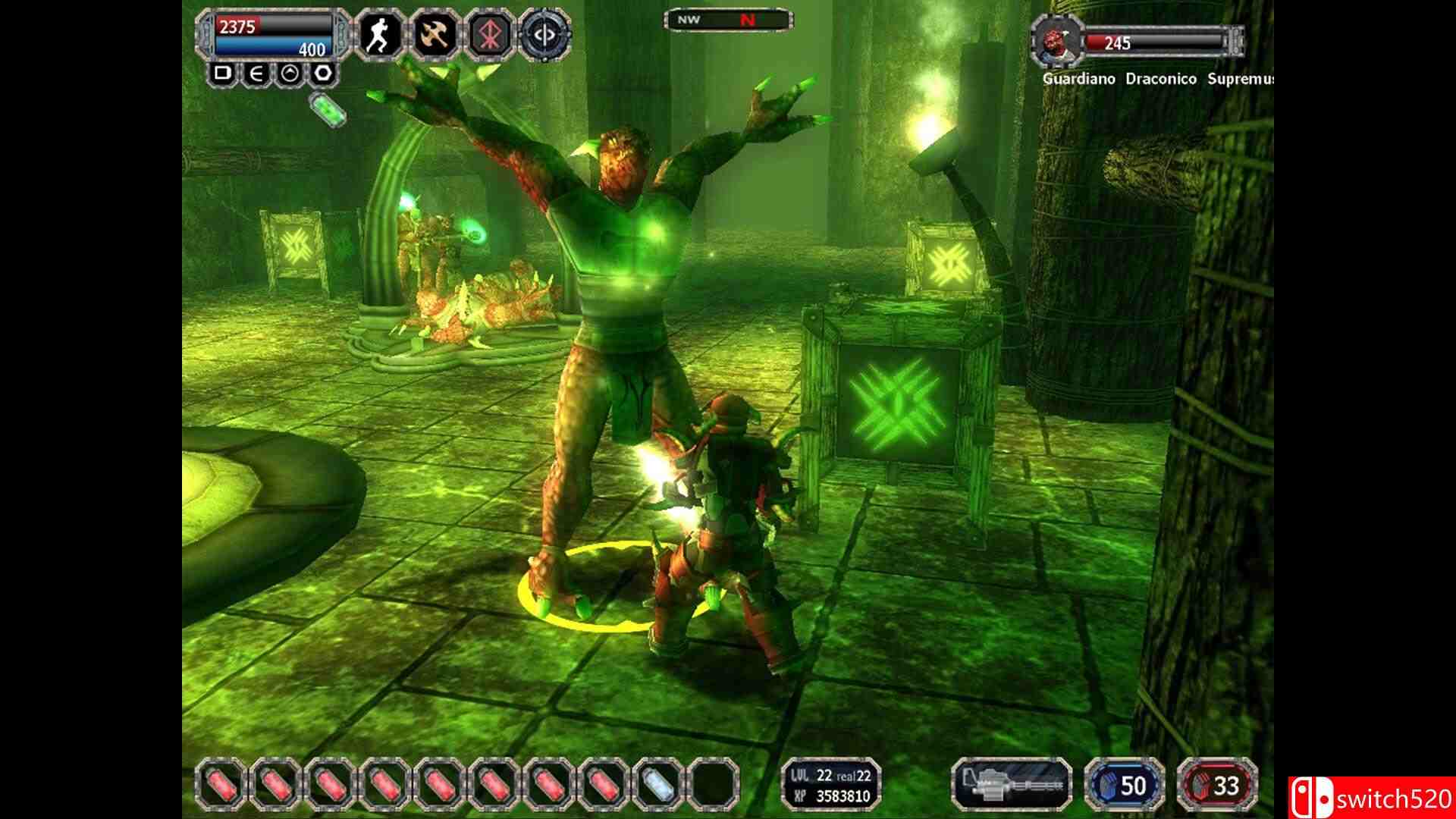Click the red gauntlet slot showing 33
This screenshot has width=1456, height=819.
tap(1217, 784)
